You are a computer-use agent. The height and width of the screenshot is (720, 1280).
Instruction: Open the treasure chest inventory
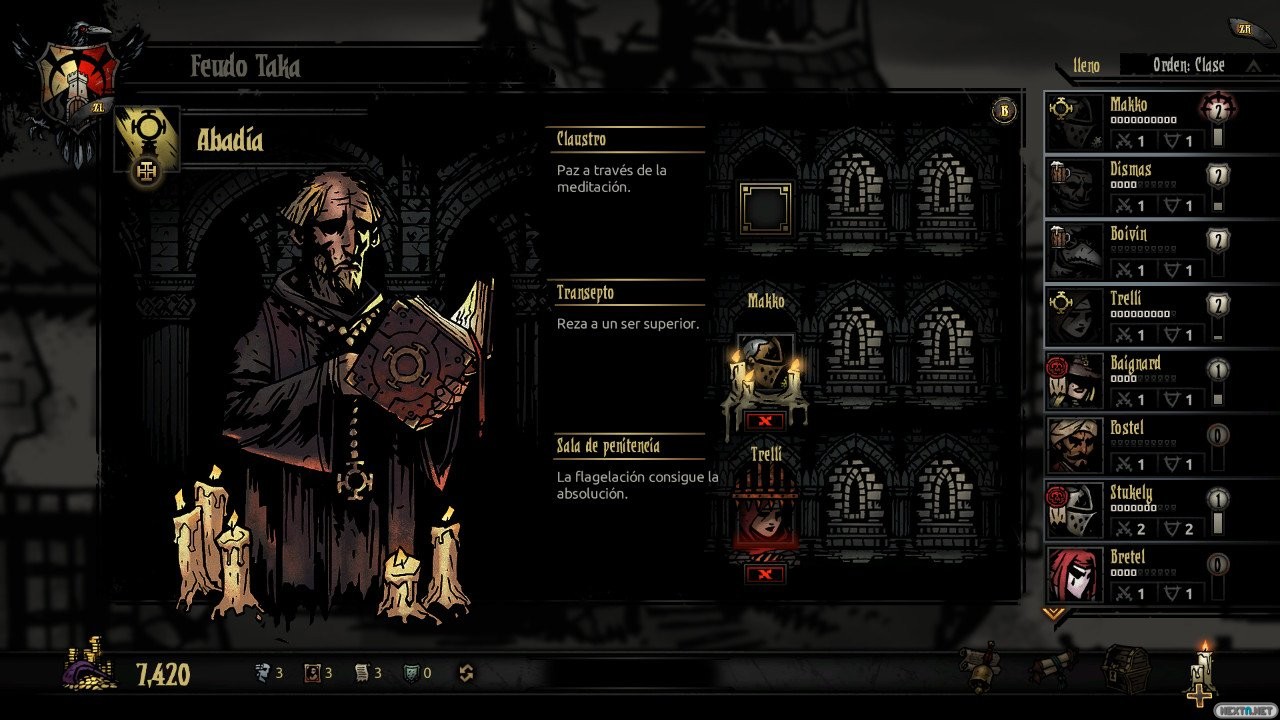coord(1125,668)
